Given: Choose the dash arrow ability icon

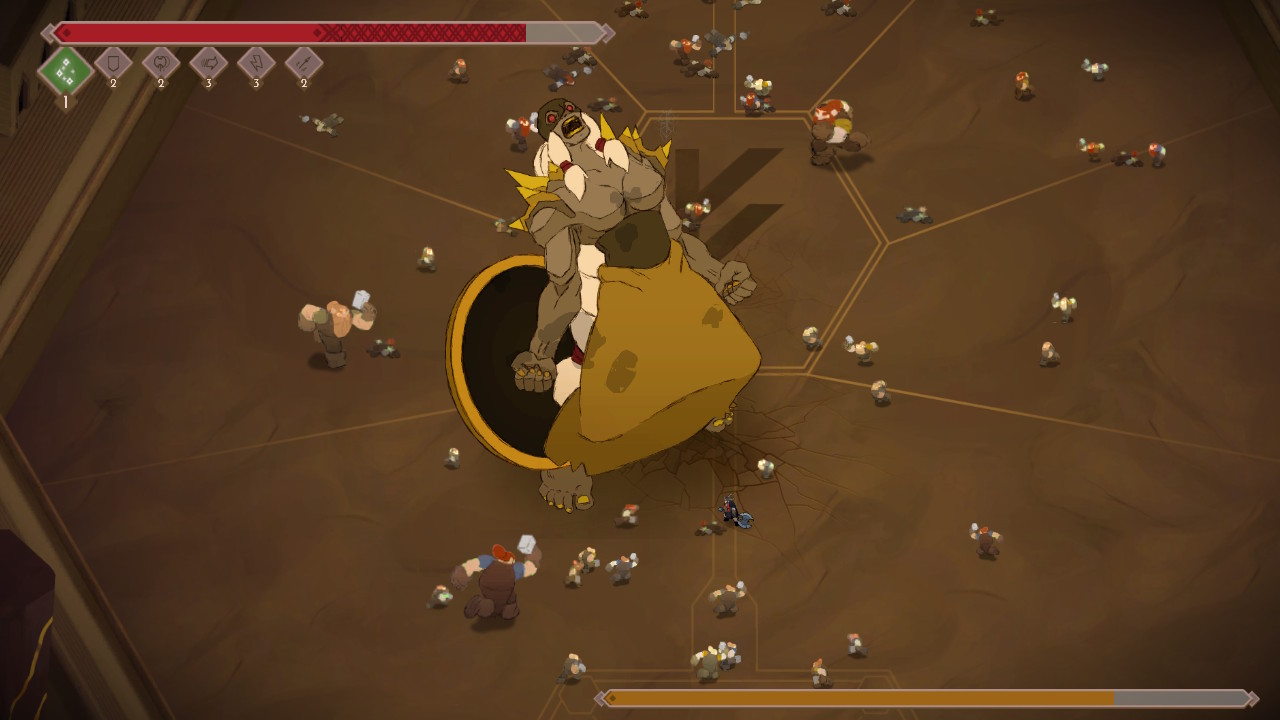Looking at the screenshot, I should (208, 64).
